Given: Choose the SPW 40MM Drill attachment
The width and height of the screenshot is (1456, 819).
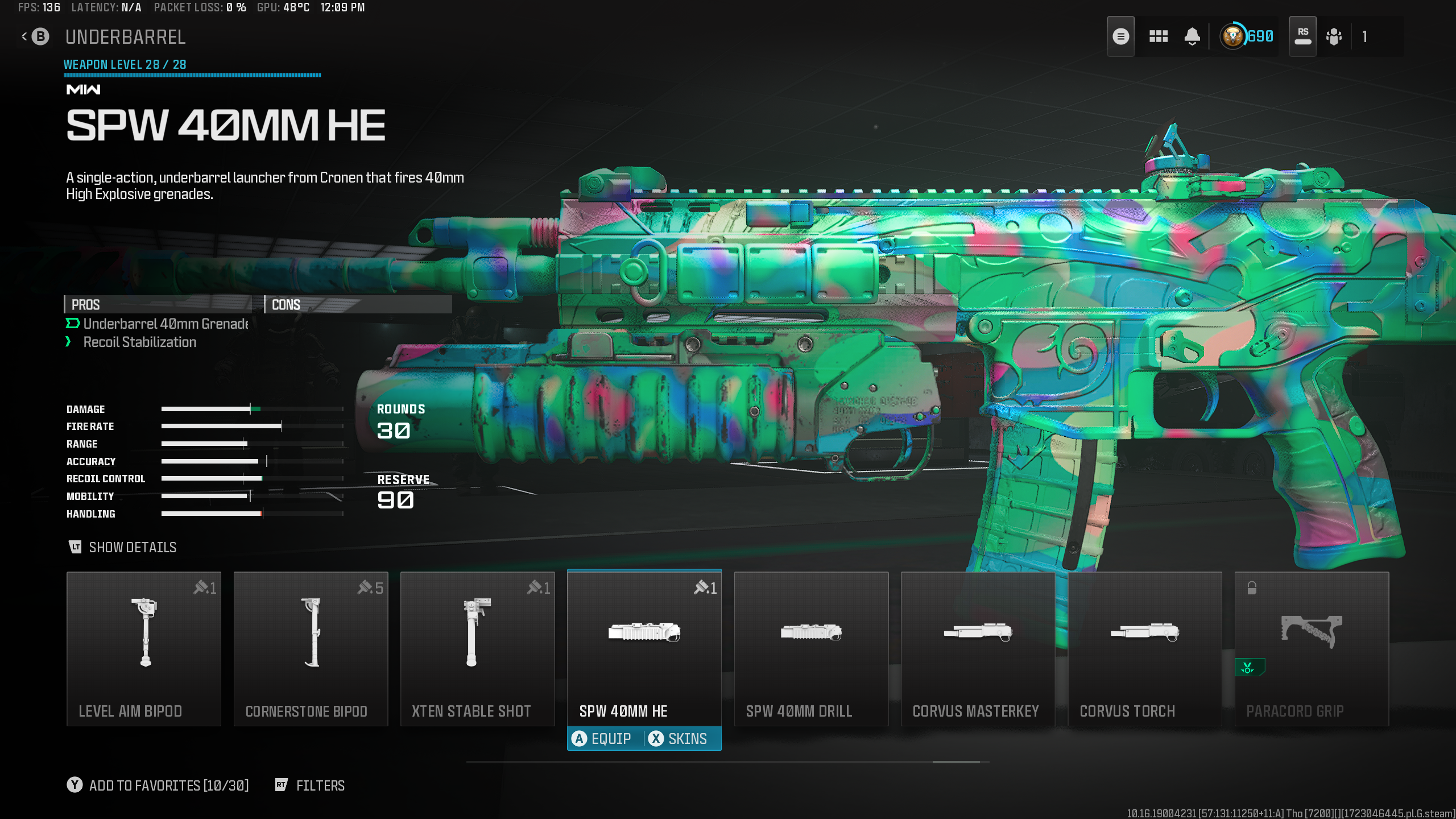Looking at the screenshot, I should (811, 648).
